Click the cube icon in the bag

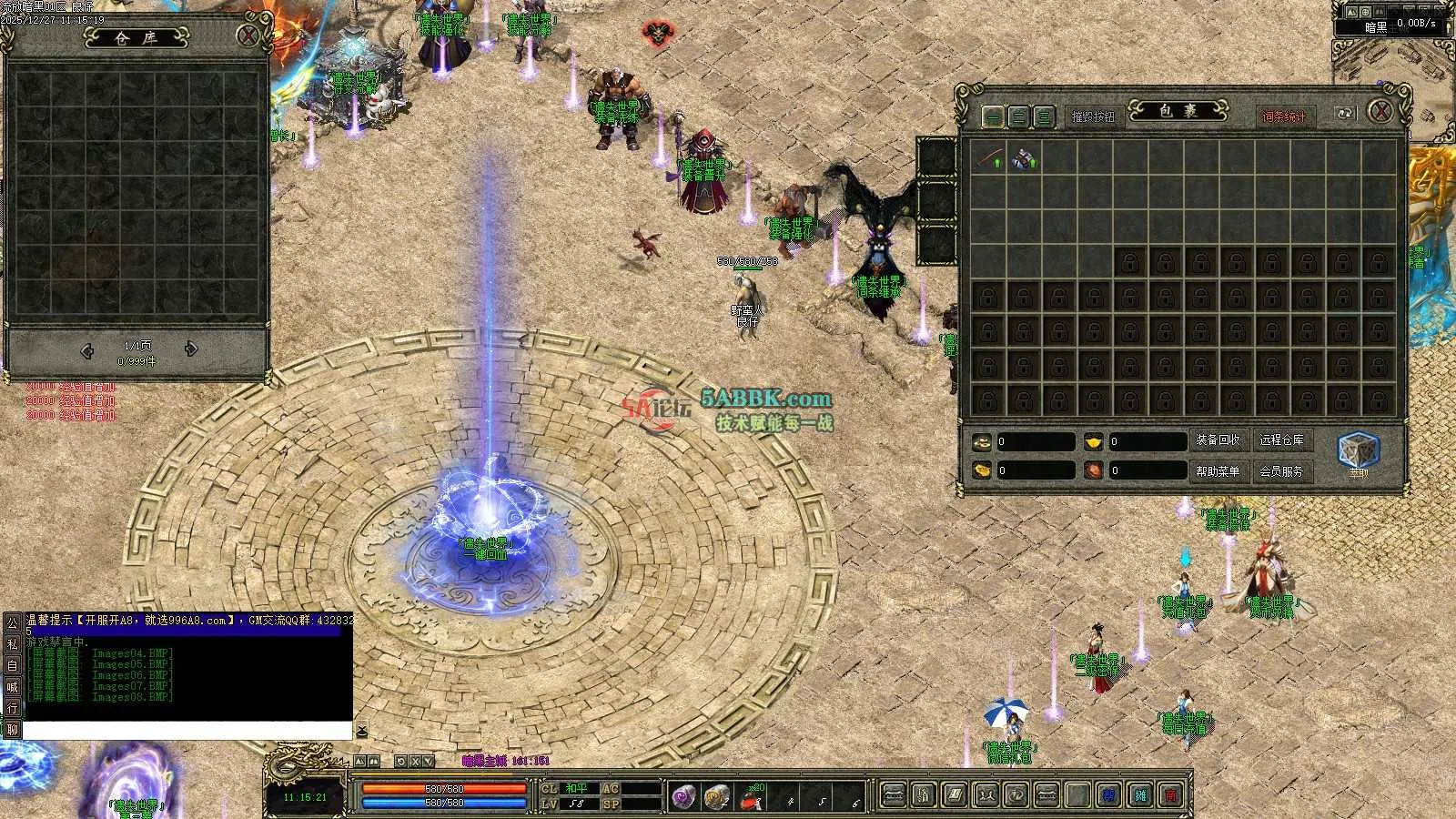coord(1358,451)
